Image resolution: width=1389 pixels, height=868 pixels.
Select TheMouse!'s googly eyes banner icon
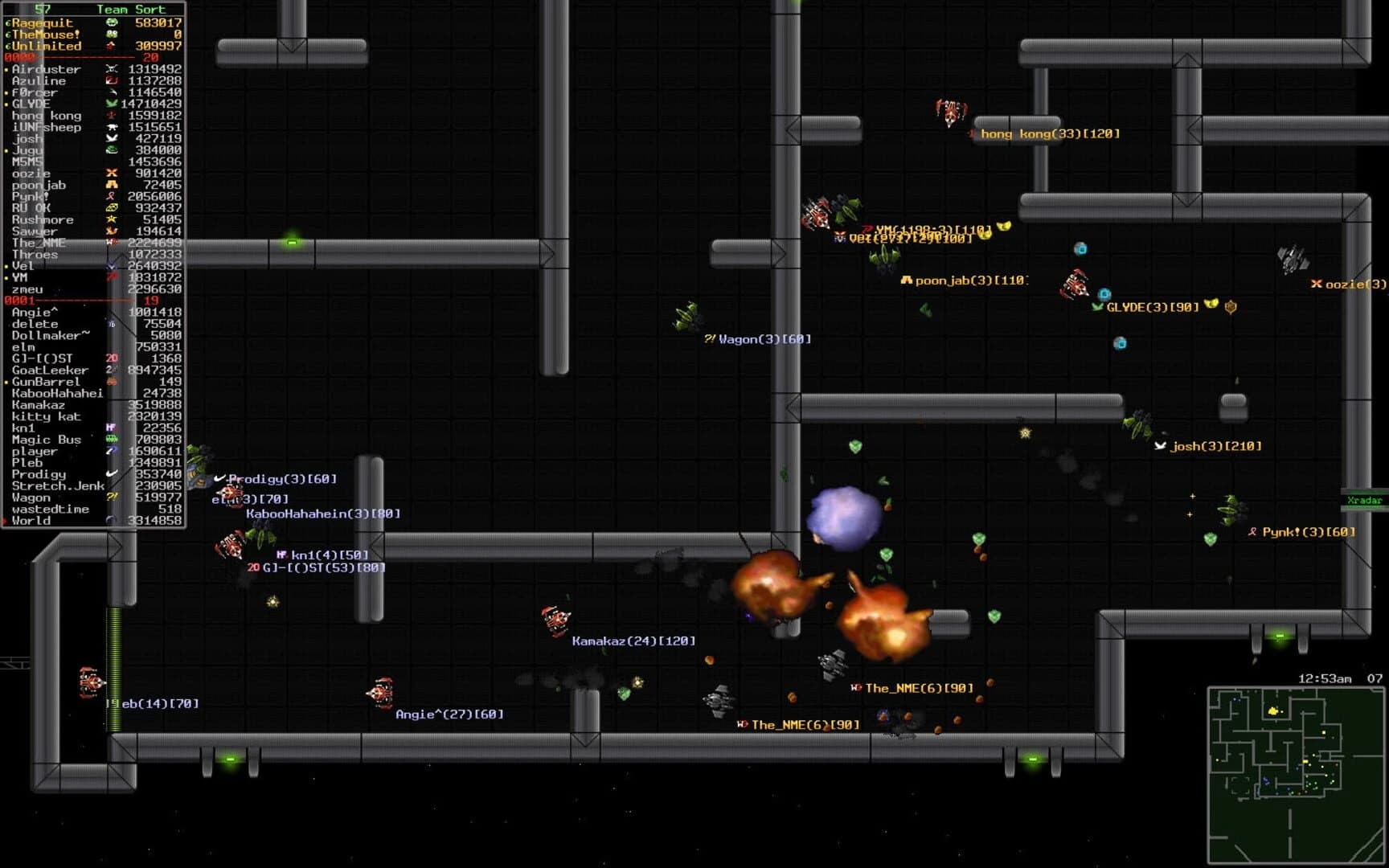tap(113, 34)
